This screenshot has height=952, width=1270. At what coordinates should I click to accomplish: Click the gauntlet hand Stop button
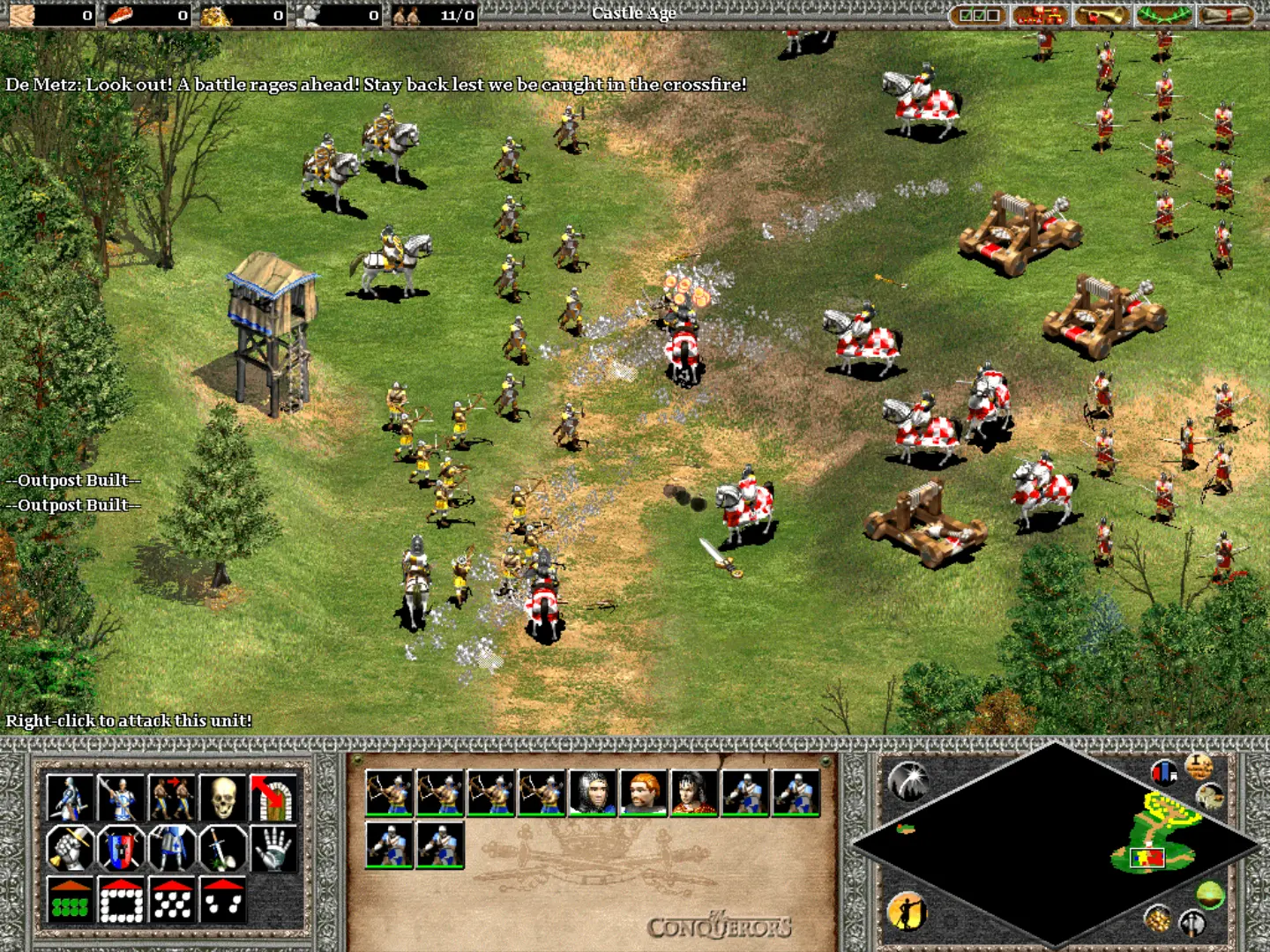[x=273, y=848]
